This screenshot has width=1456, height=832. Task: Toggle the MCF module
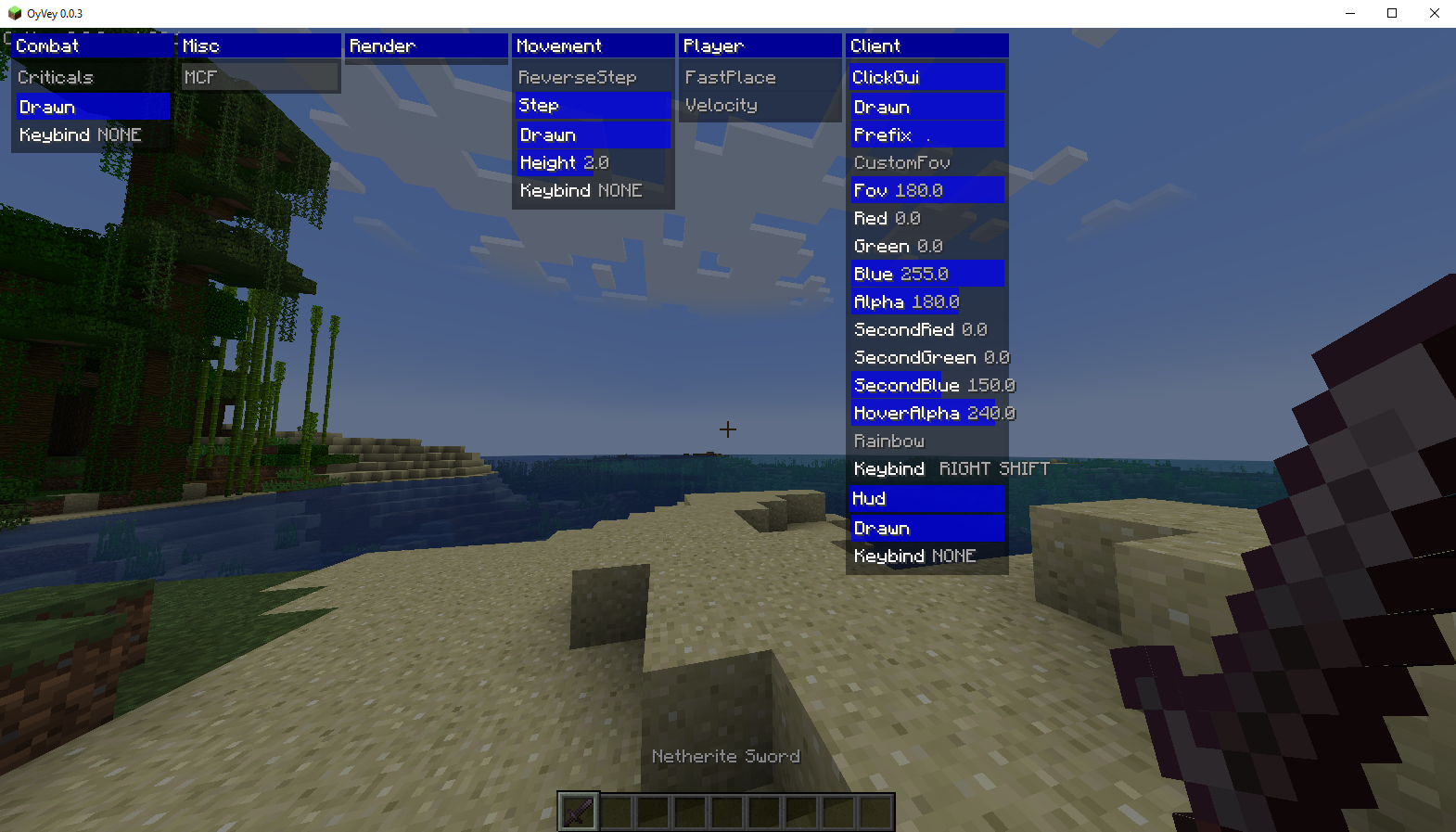pos(201,77)
